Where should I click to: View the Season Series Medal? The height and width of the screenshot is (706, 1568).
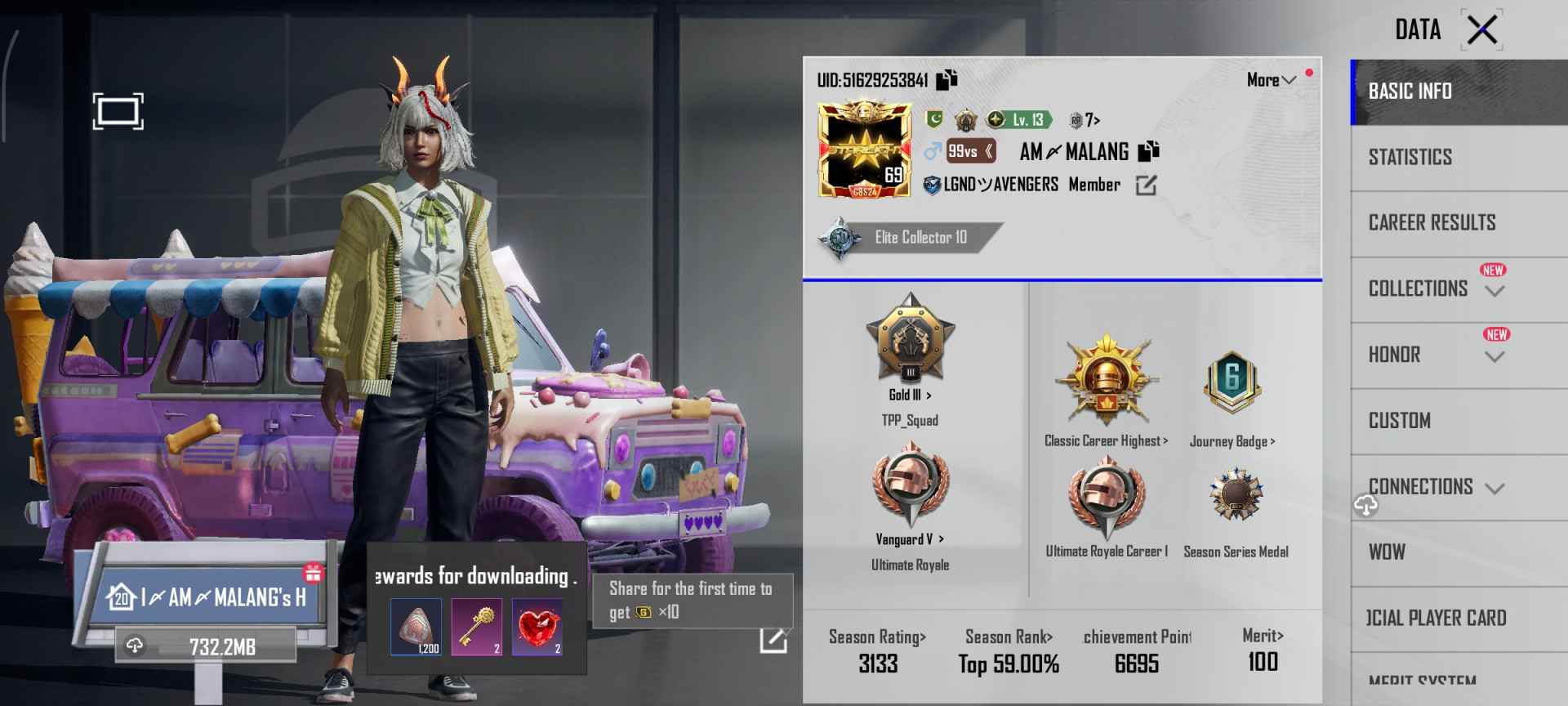pos(1236,494)
